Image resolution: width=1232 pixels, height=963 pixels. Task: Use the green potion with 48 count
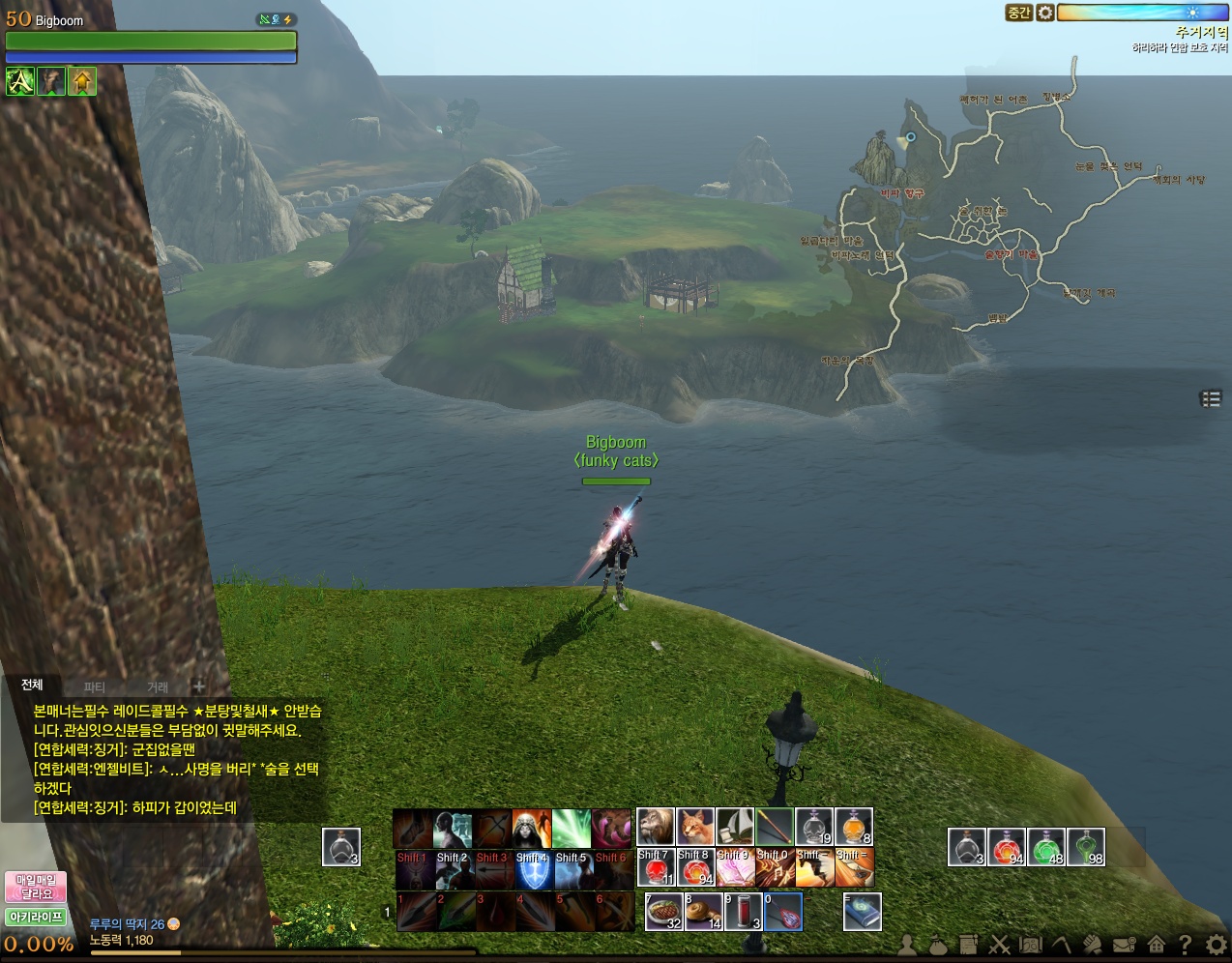point(1046,847)
